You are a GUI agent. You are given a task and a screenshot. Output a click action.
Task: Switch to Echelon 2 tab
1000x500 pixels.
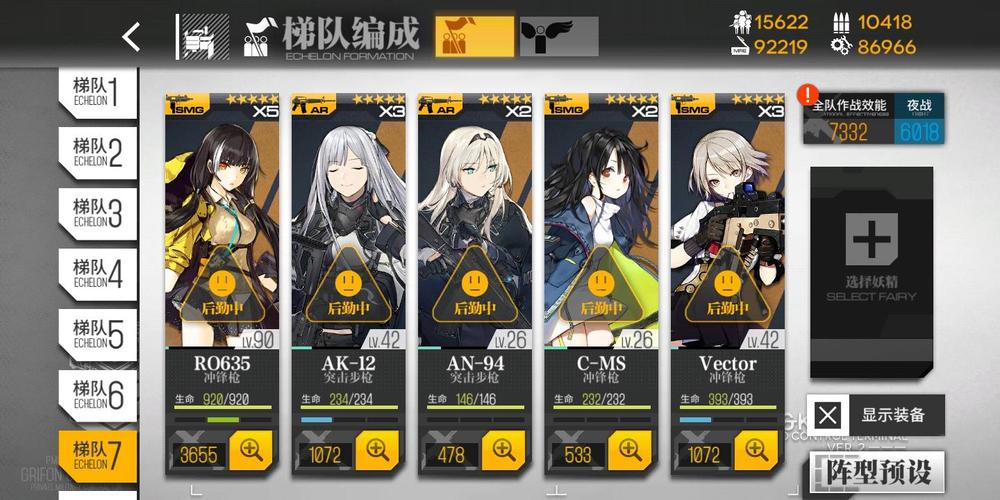[x=97, y=152]
